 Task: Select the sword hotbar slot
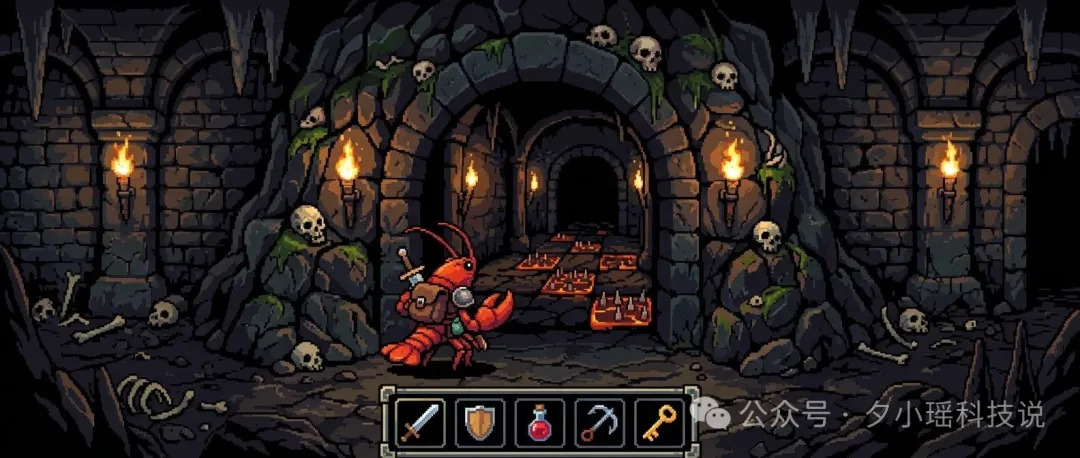click(x=418, y=421)
